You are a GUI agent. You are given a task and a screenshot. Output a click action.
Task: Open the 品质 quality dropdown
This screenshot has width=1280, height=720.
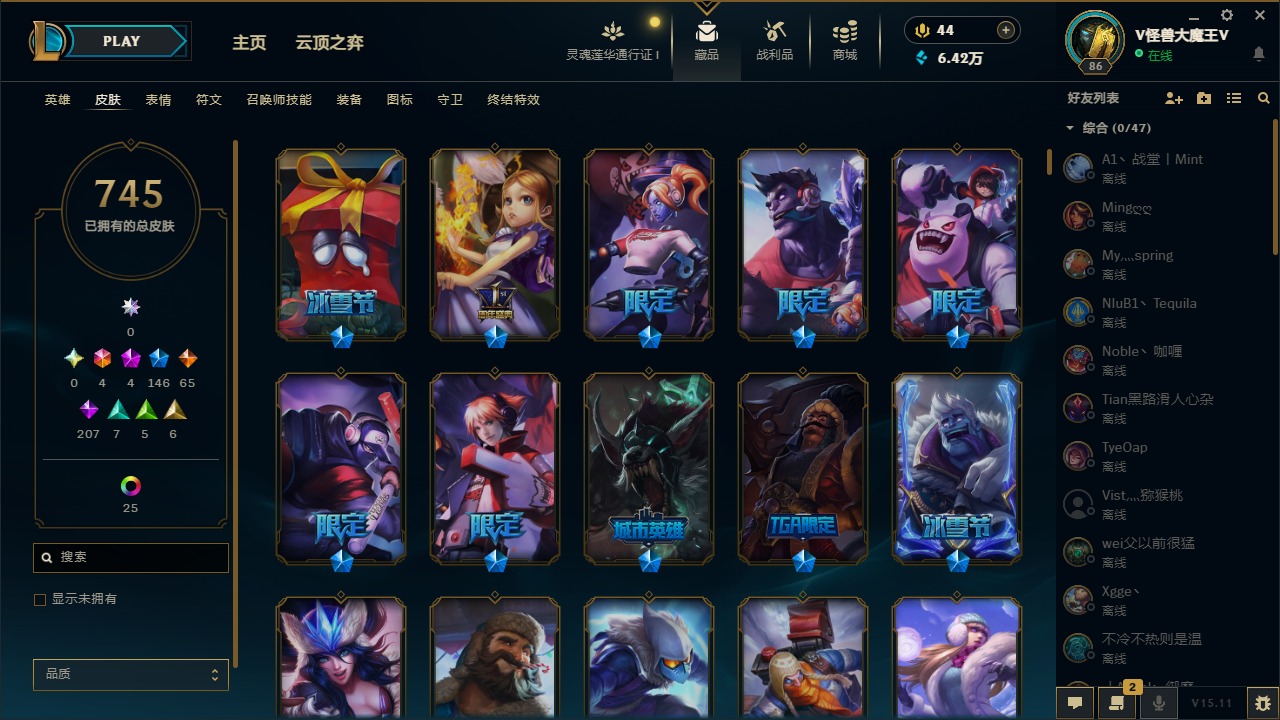click(x=130, y=674)
